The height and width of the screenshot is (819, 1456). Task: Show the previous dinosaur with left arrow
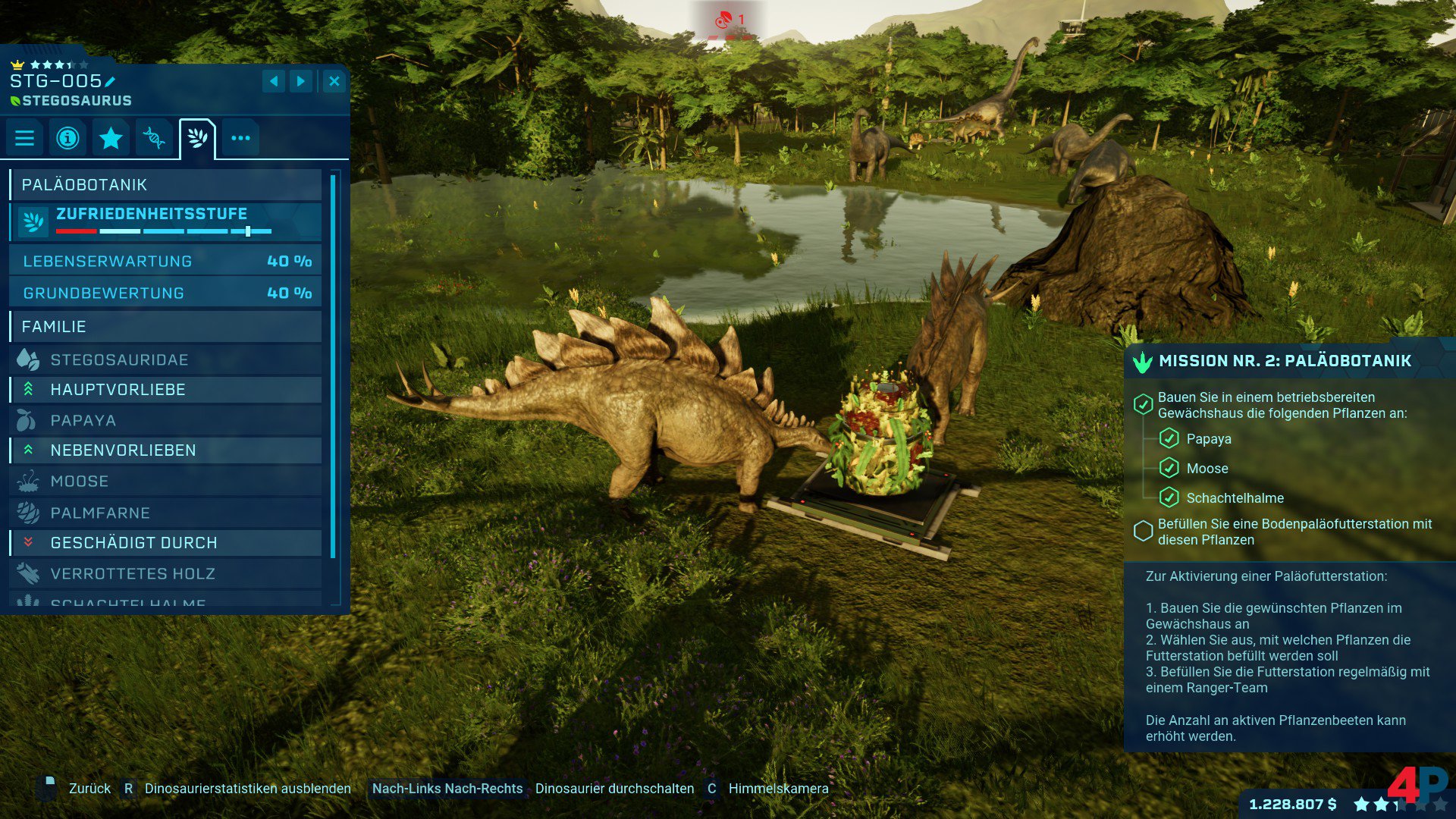click(x=274, y=81)
